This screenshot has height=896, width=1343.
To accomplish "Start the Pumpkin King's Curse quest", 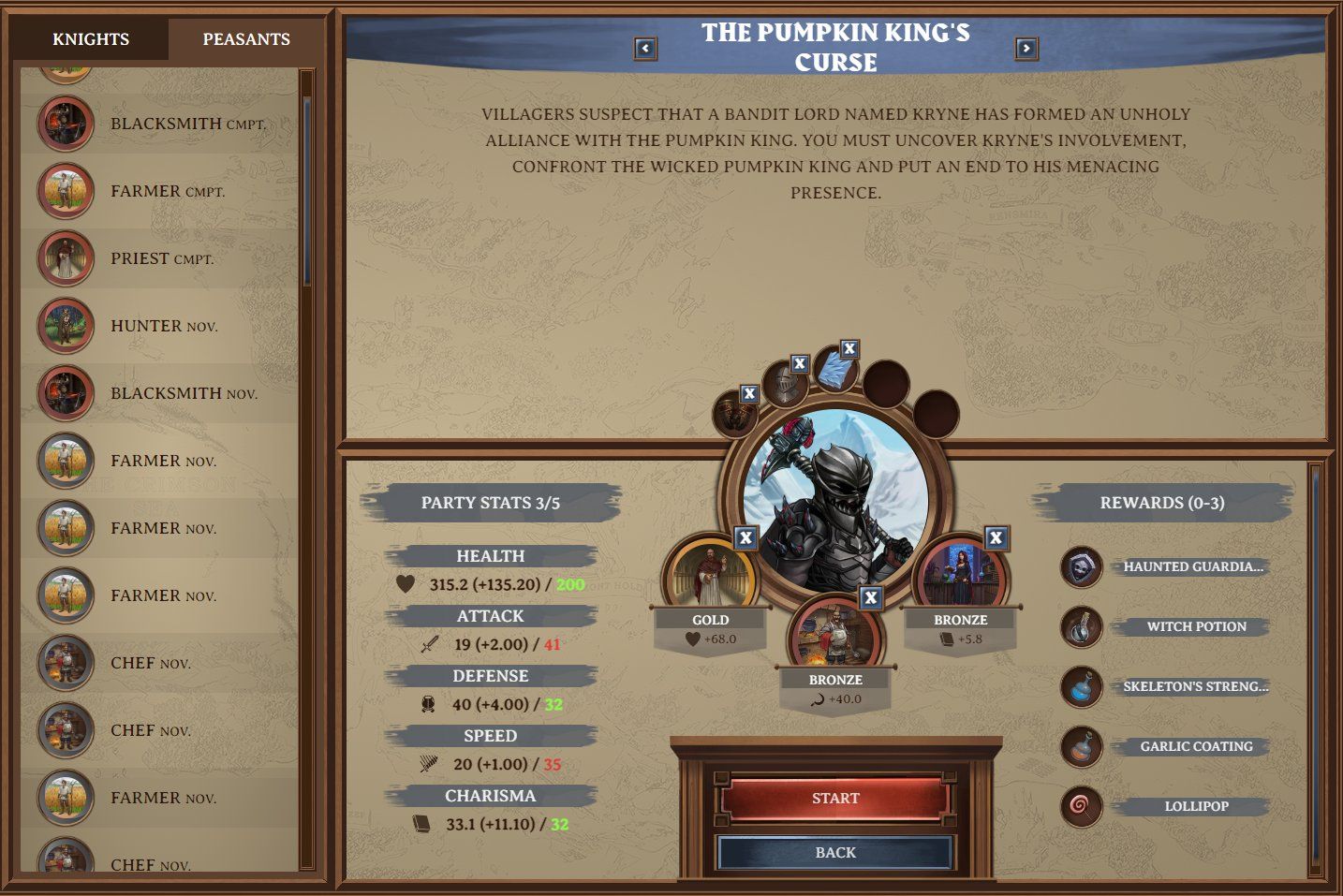I will click(x=835, y=799).
